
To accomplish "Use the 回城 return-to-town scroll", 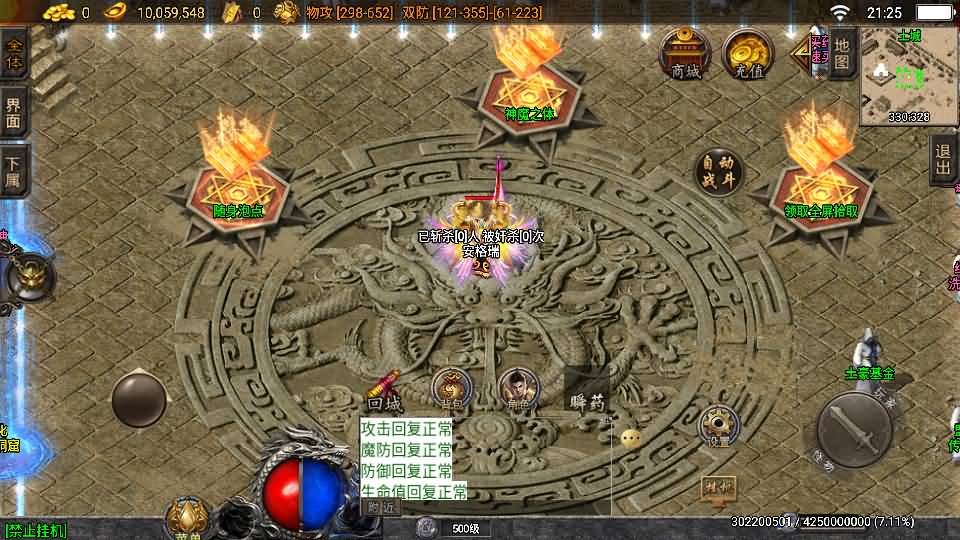I will click(x=384, y=391).
